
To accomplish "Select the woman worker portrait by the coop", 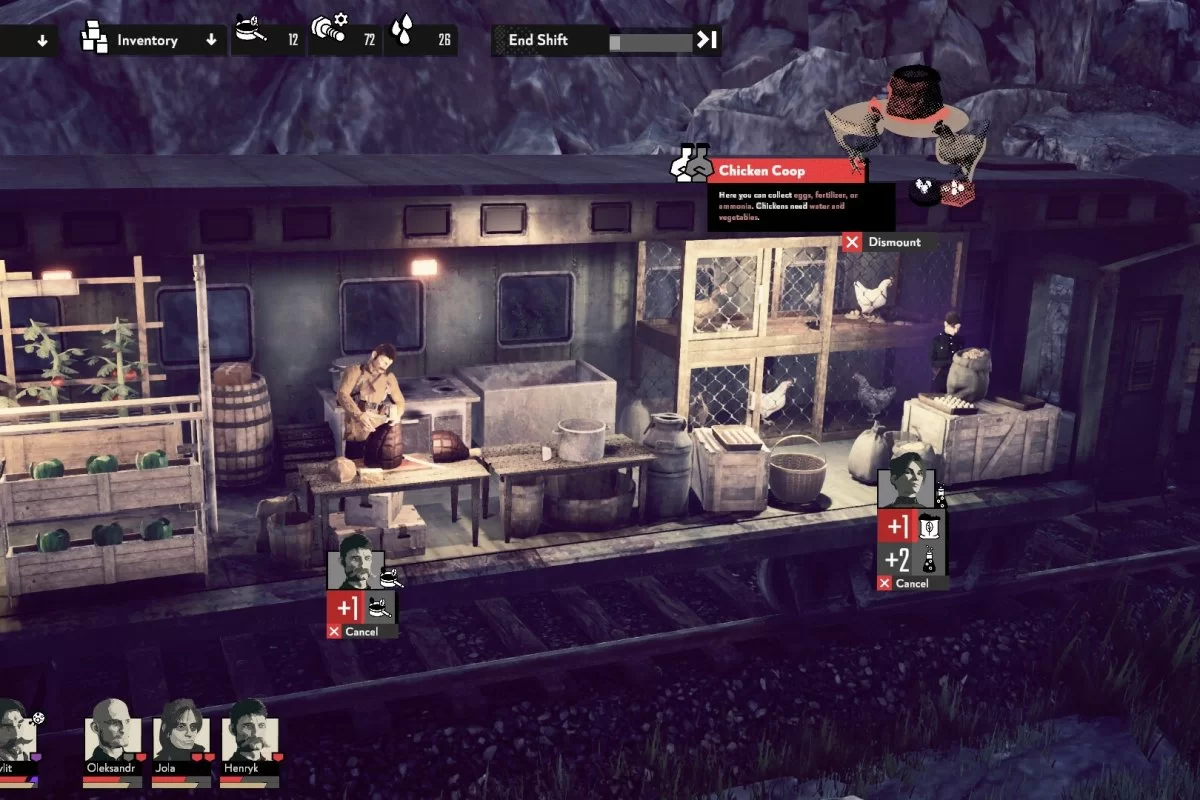I will tap(906, 488).
